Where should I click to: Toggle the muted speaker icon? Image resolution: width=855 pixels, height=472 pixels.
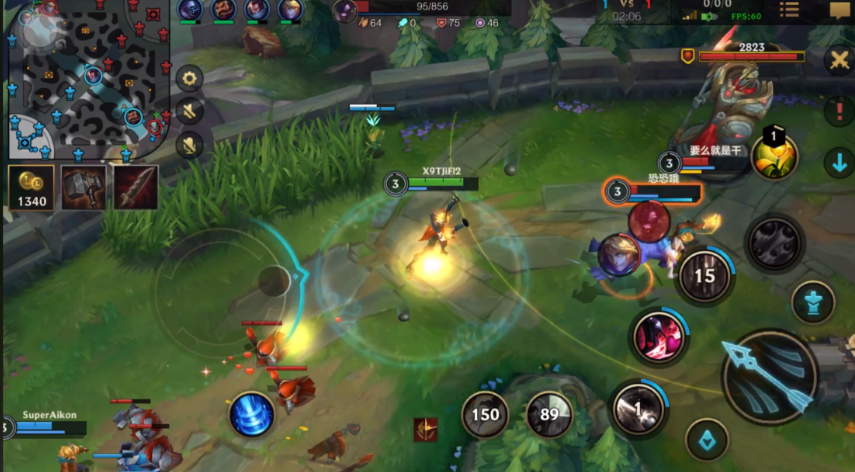[x=189, y=111]
